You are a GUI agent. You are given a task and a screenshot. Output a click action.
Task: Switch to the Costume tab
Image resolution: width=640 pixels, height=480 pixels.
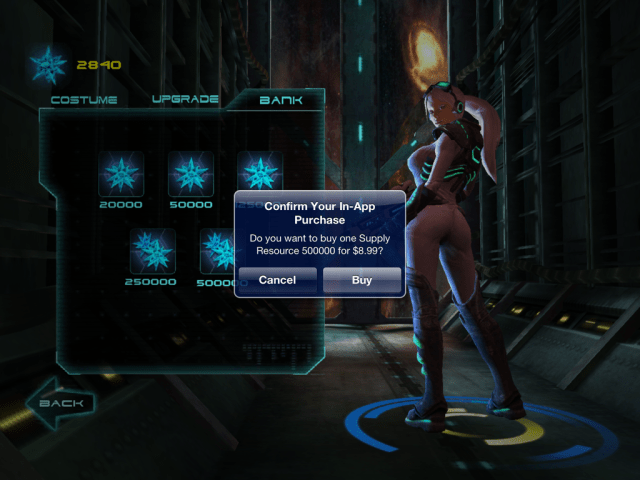pyautogui.click(x=84, y=100)
